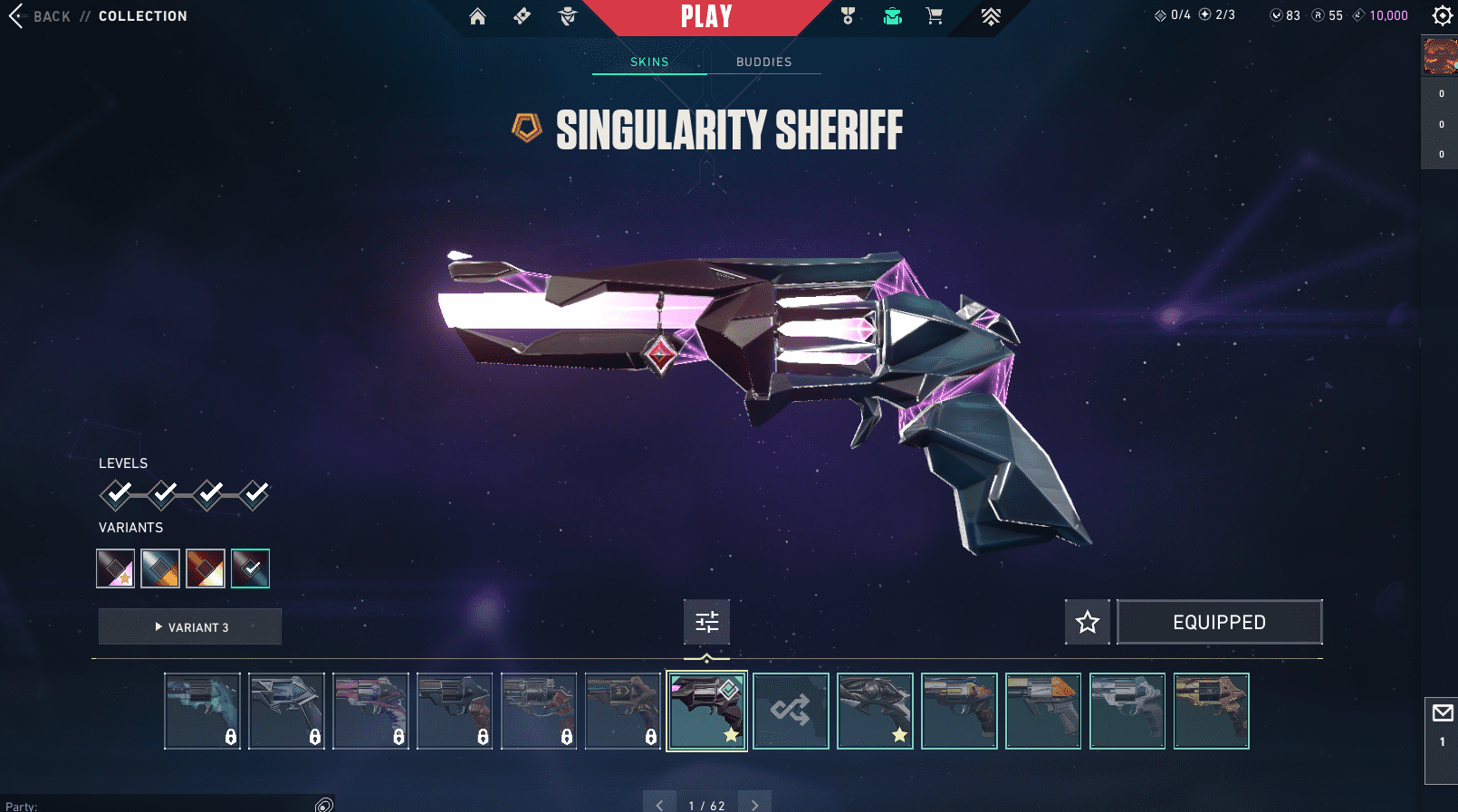1458x812 pixels.
Task: Open the home screen icon
Action: pyautogui.click(x=477, y=16)
